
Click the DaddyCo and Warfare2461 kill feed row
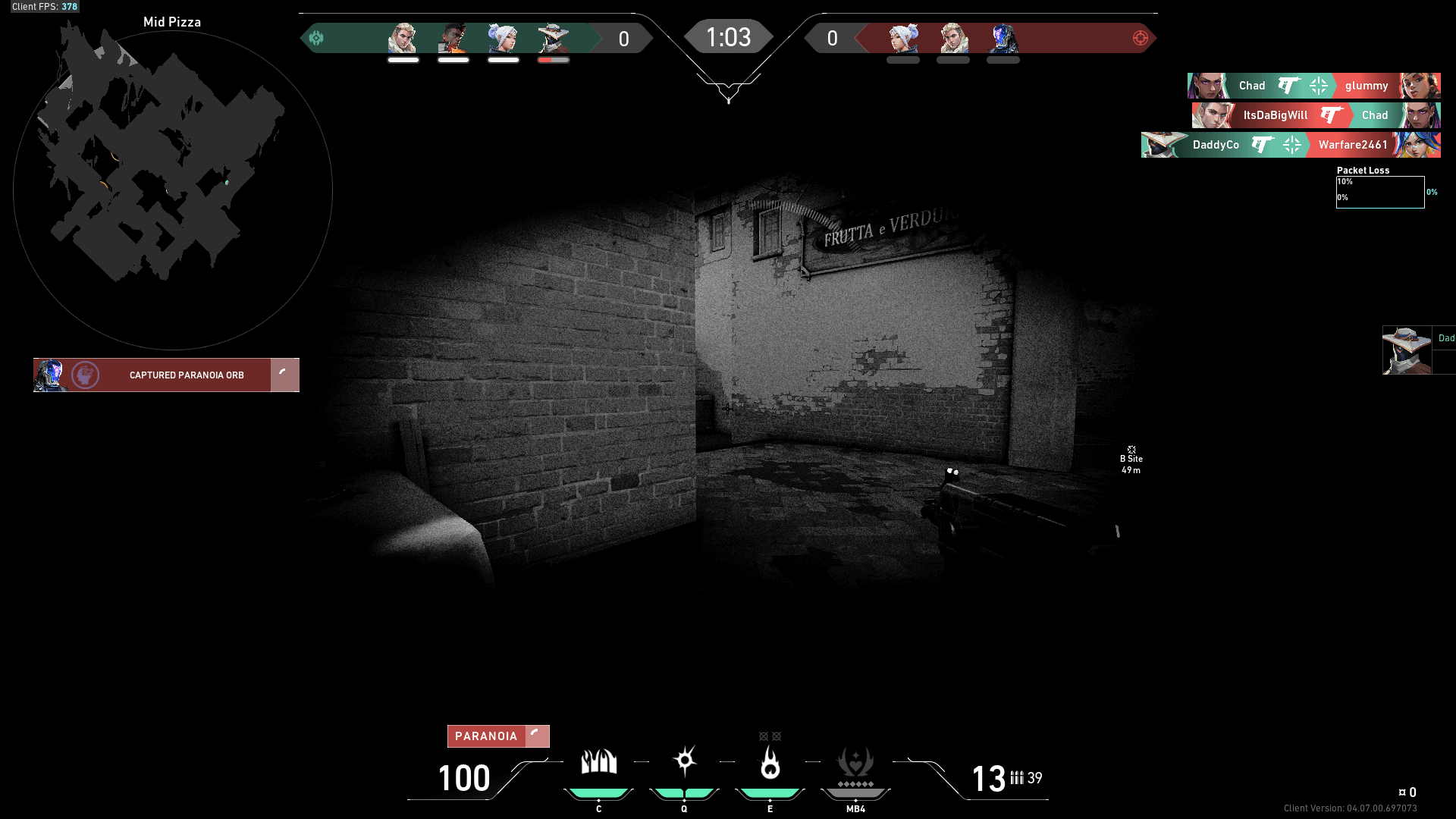[x=1291, y=145]
